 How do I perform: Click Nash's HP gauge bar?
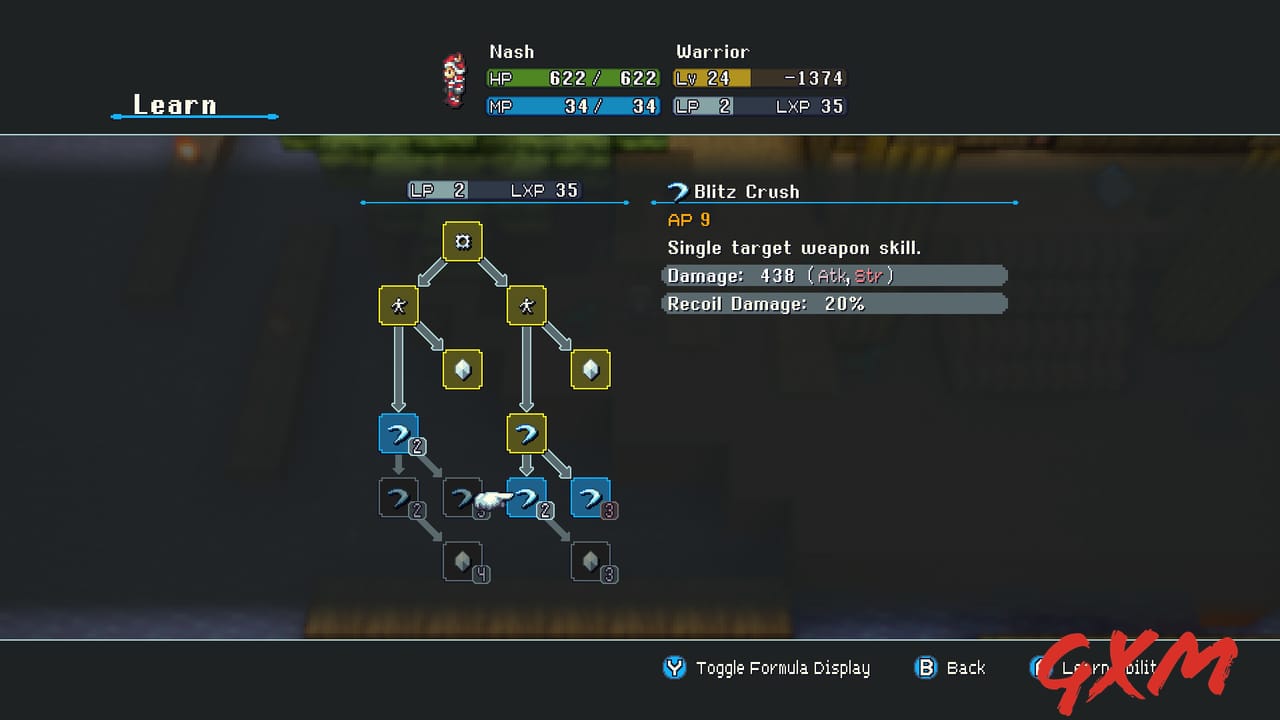tap(572, 78)
